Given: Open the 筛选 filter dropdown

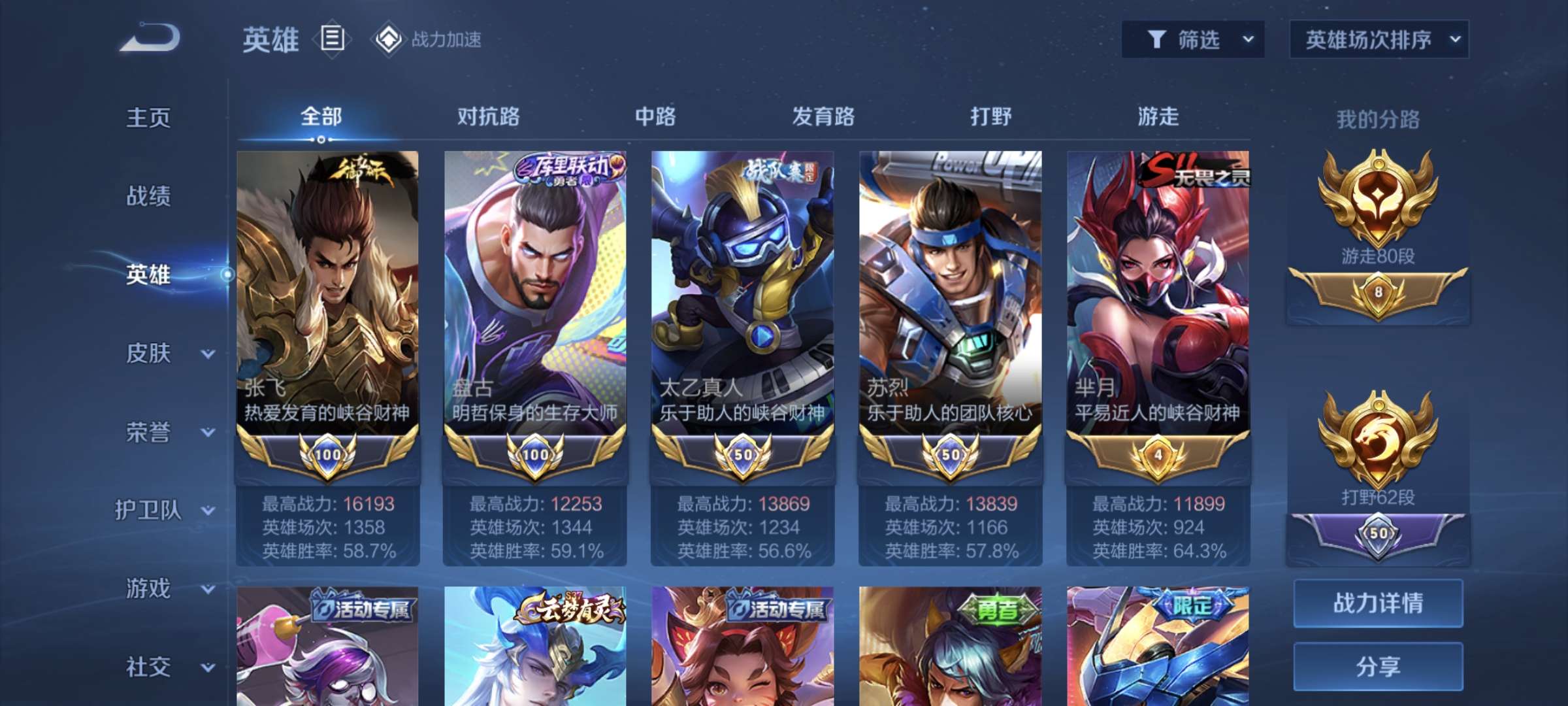Looking at the screenshot, I should tap(1193, 40).
